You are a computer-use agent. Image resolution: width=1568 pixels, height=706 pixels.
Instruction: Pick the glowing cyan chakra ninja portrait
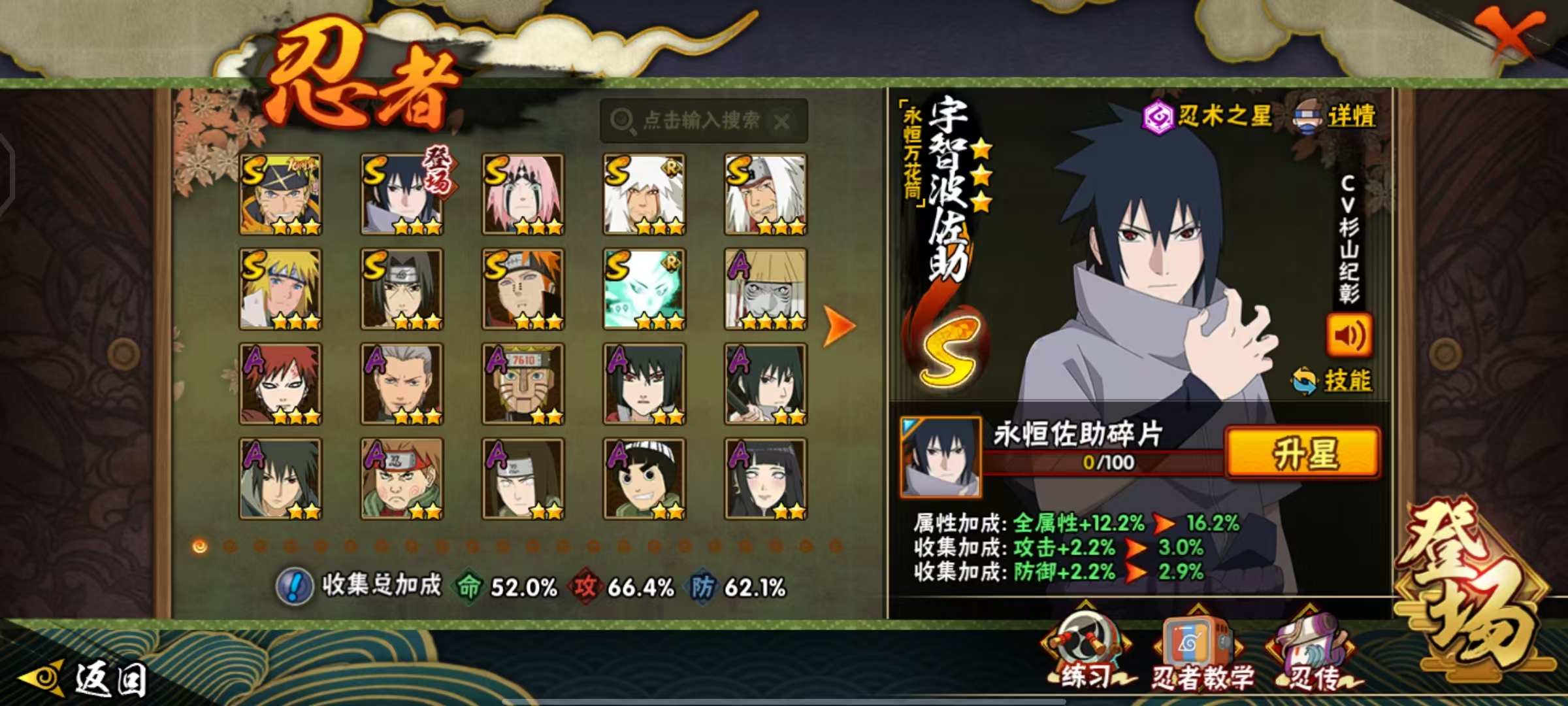click(x=644, y=289)
